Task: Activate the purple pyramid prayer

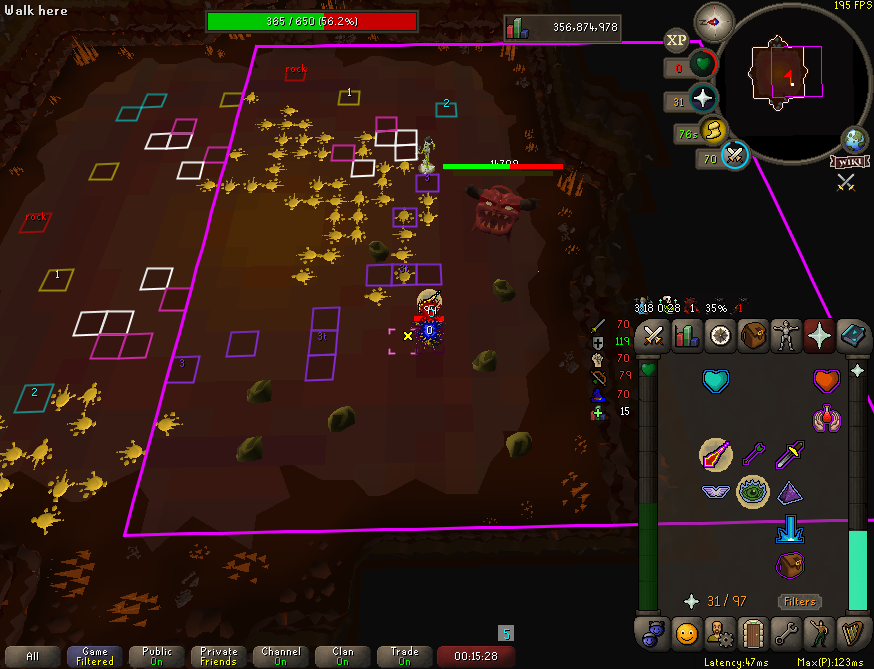Action: [x=789, y=491]
